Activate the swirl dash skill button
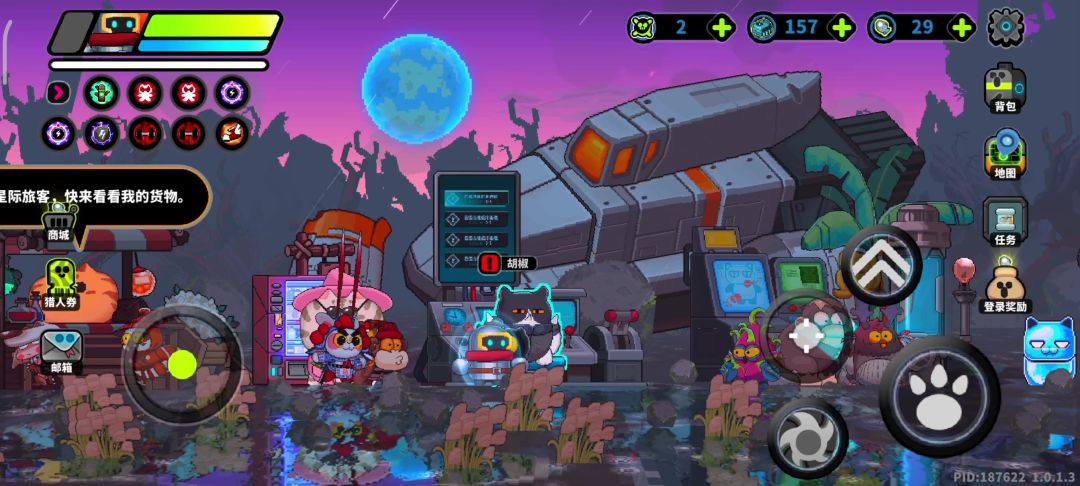This screenshot has height=486, width=1080. (807, 439)
